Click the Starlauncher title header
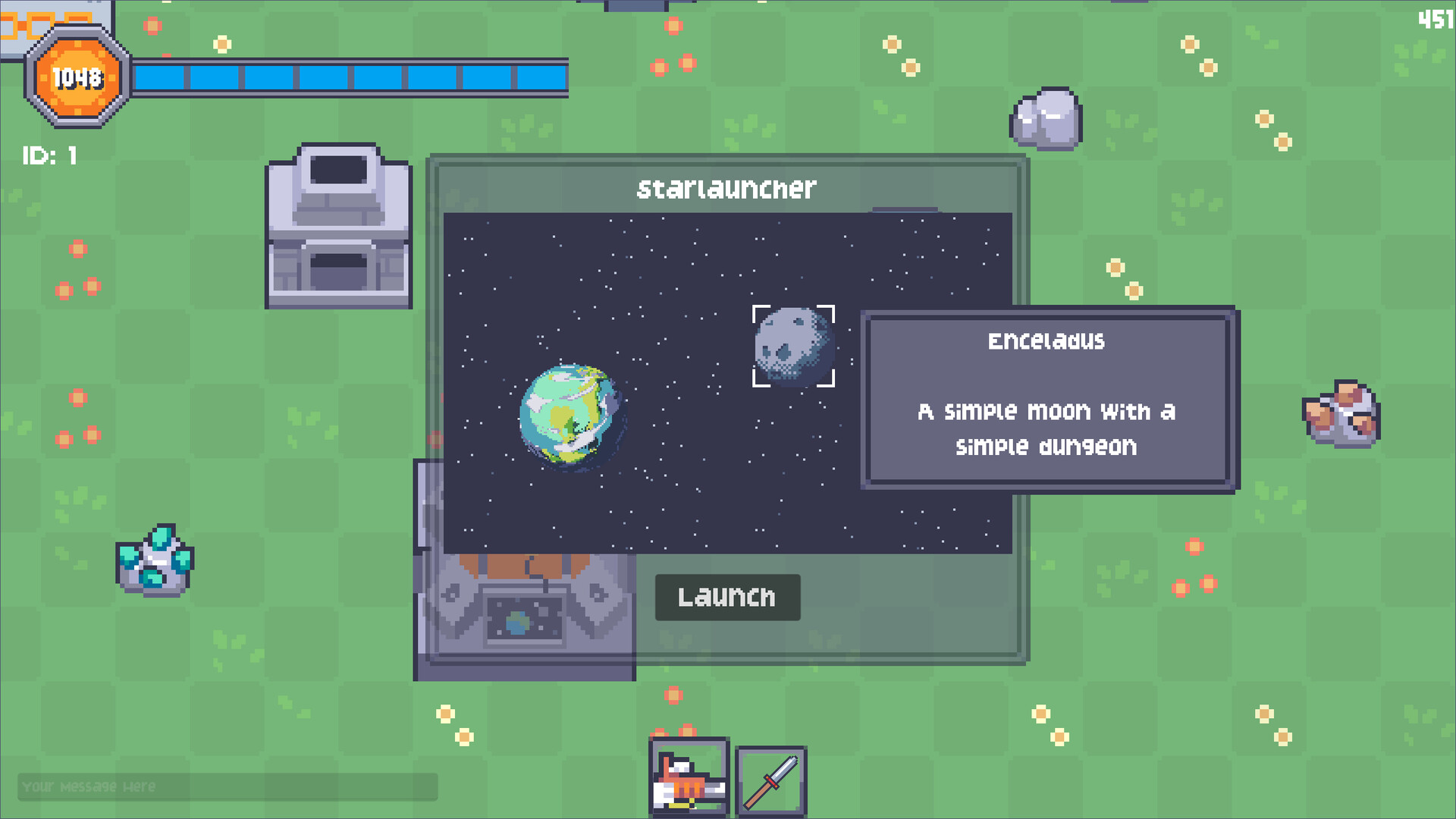This screenshot has width=1456, height=819. [726, 189]
